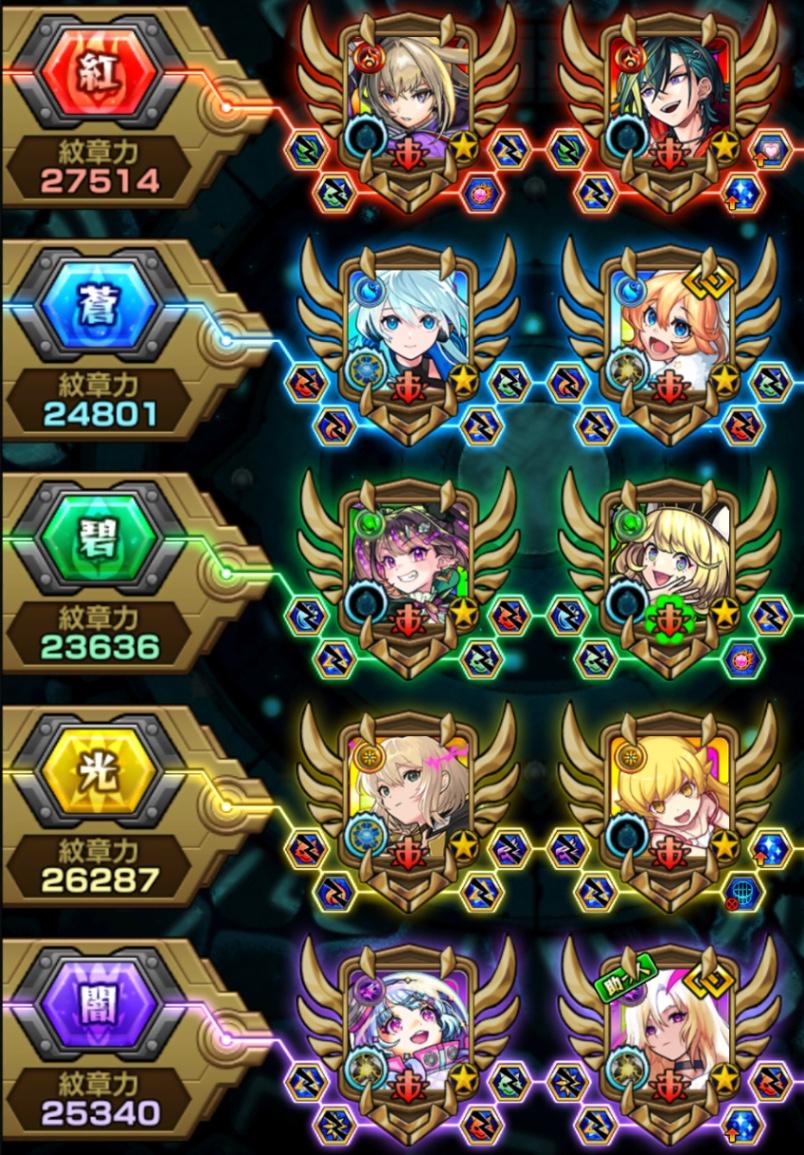
Task: Open the blue-and-pink-haired girl in dark row
Action: click(x=408, y=1022)
